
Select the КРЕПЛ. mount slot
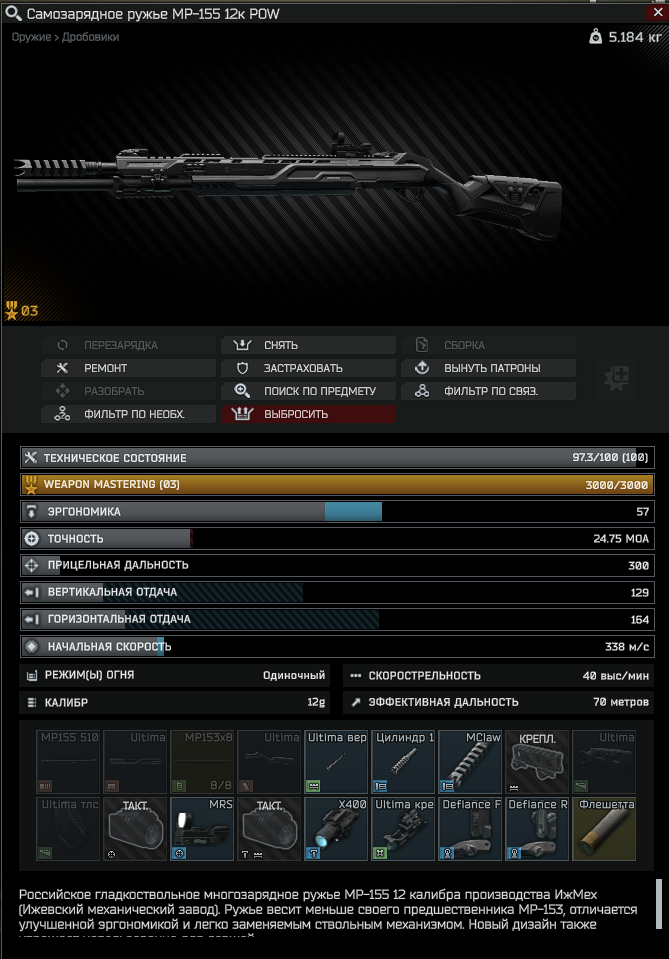(536, 761)
